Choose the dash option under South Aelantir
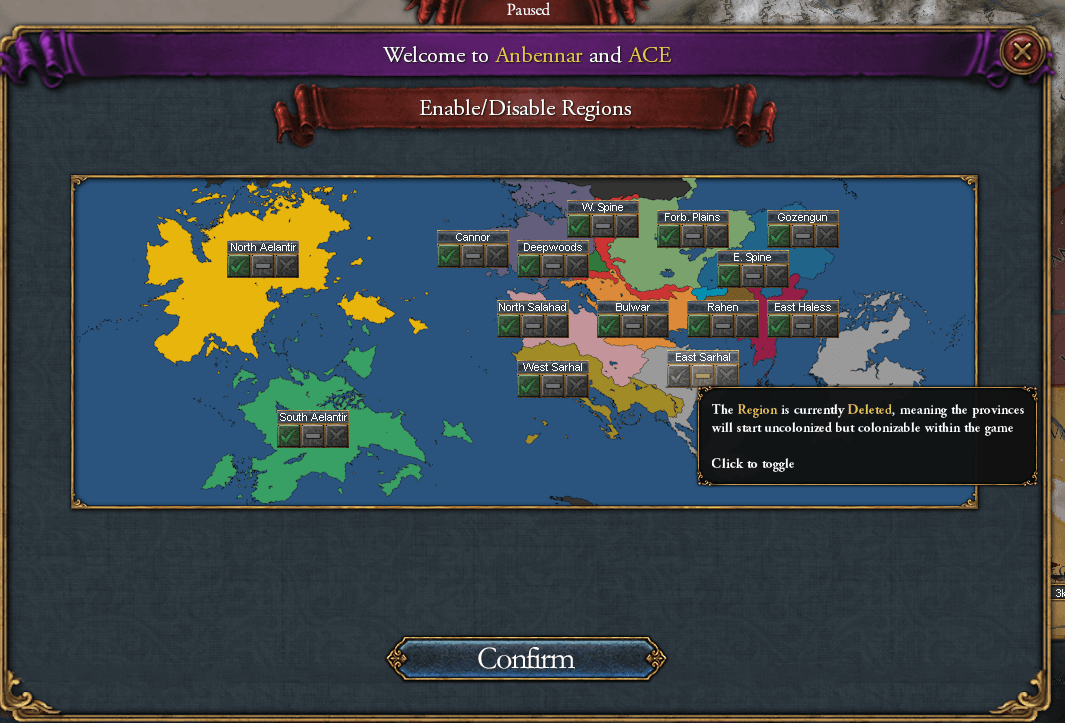 (x=313, y=436)
